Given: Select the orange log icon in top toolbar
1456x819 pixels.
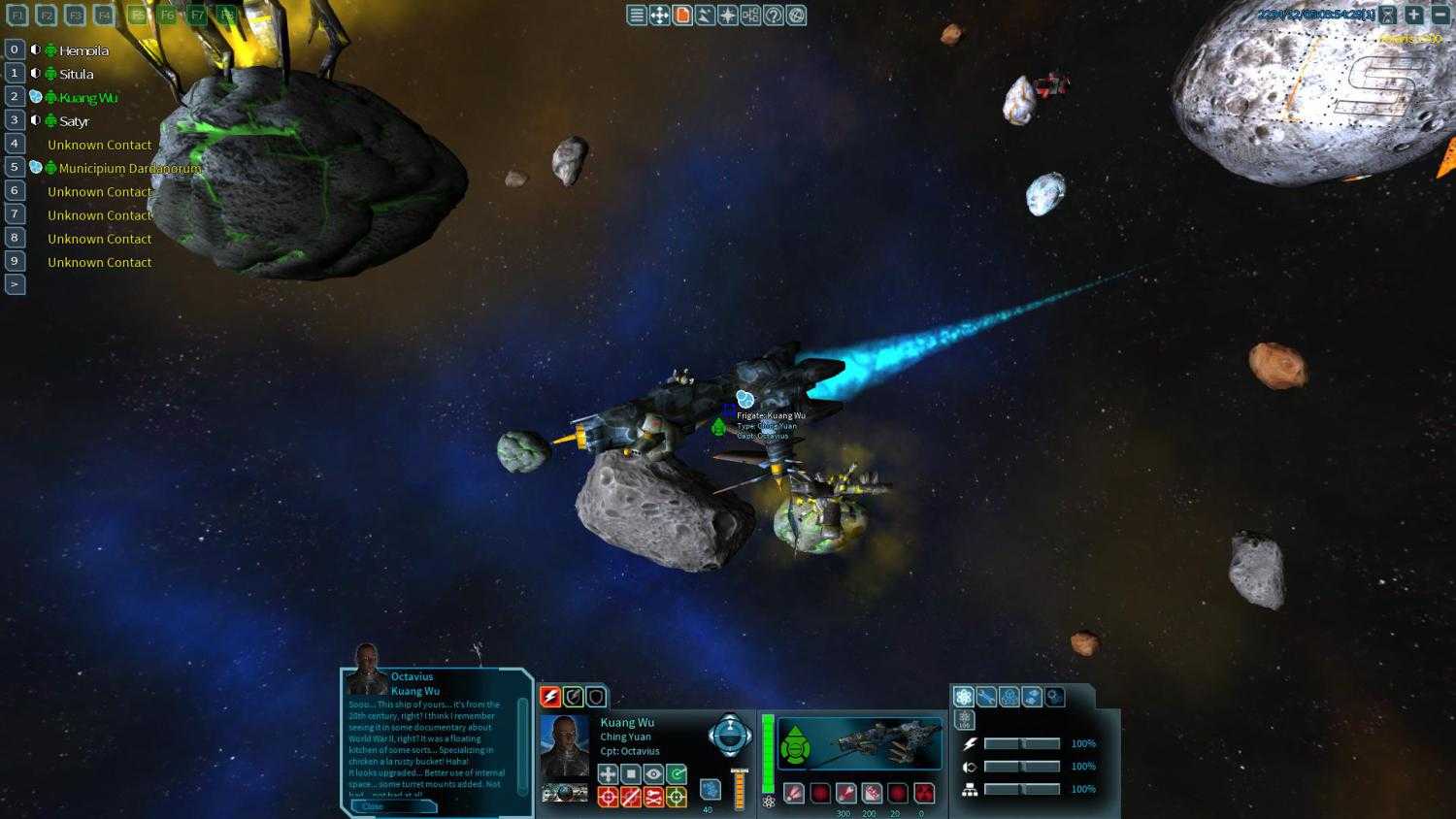Looking at the screenshot, I should coord(682,15).
